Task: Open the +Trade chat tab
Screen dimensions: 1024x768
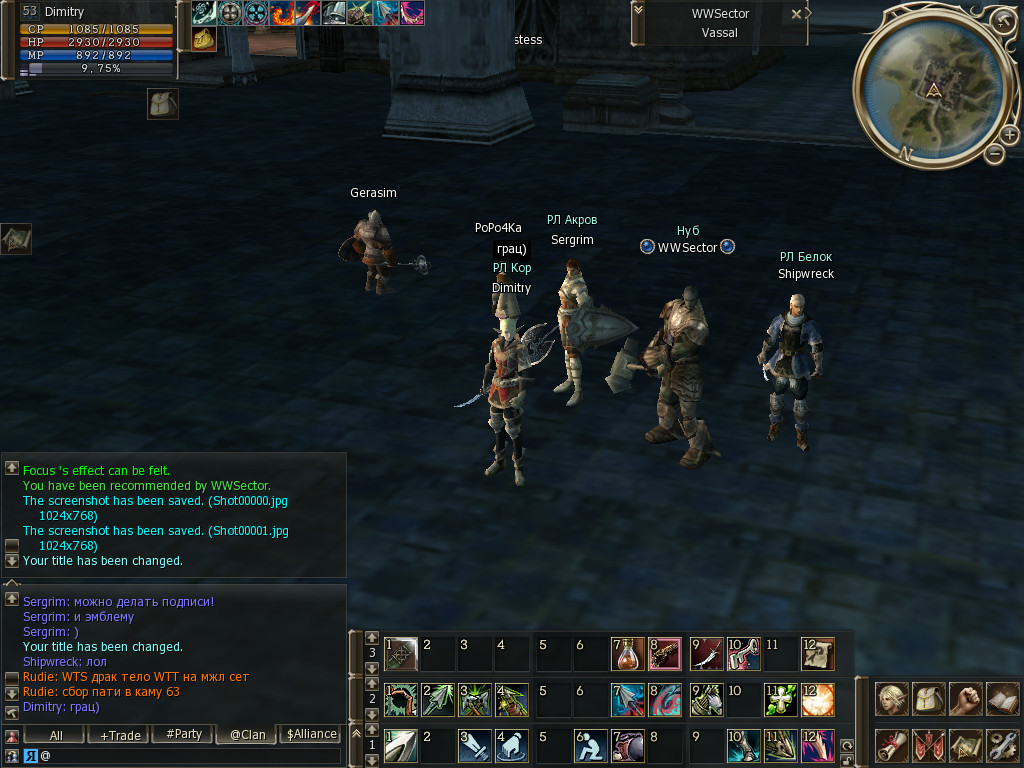Action: tap(120, 735)
